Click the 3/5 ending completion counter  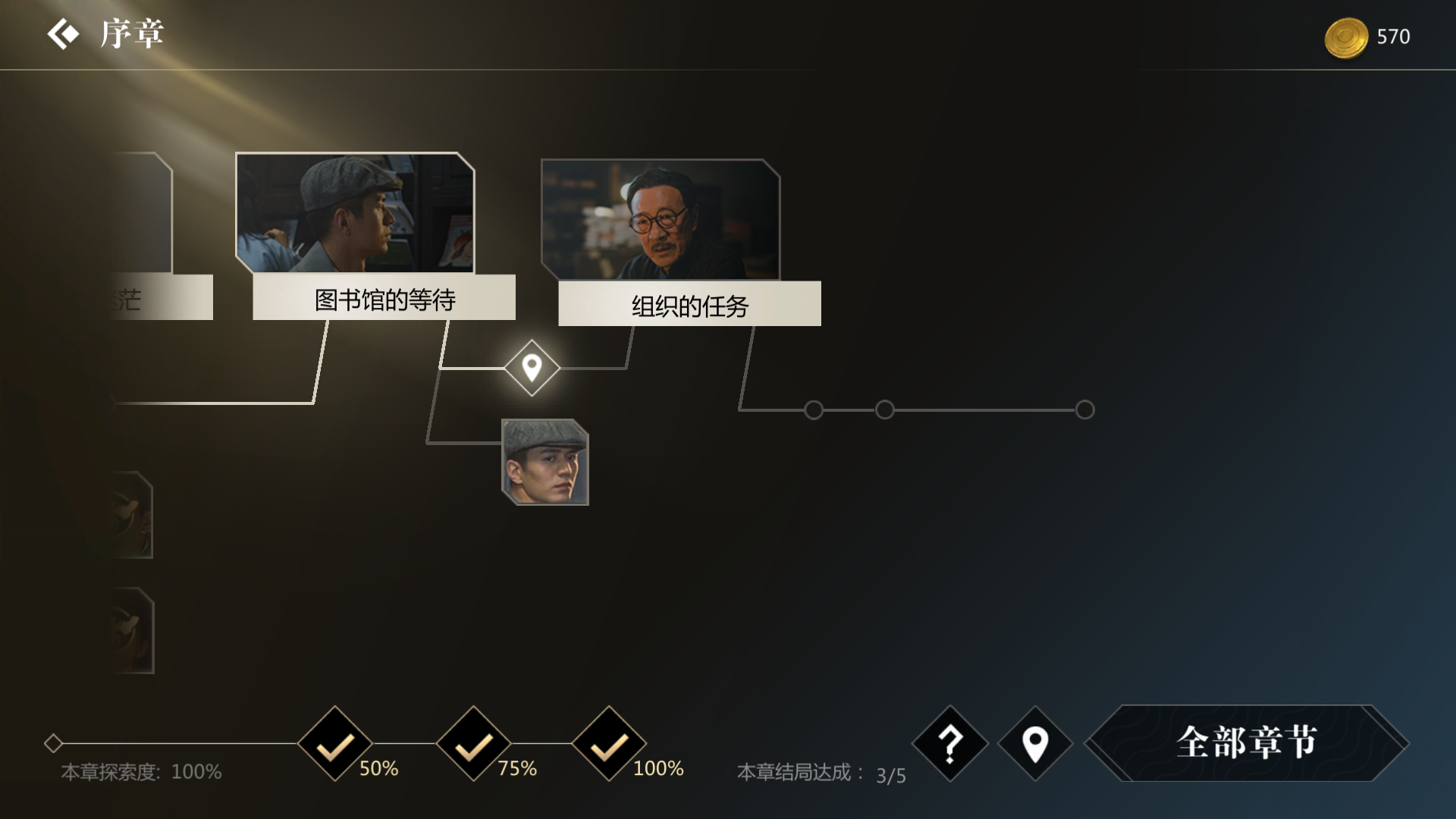889,775
